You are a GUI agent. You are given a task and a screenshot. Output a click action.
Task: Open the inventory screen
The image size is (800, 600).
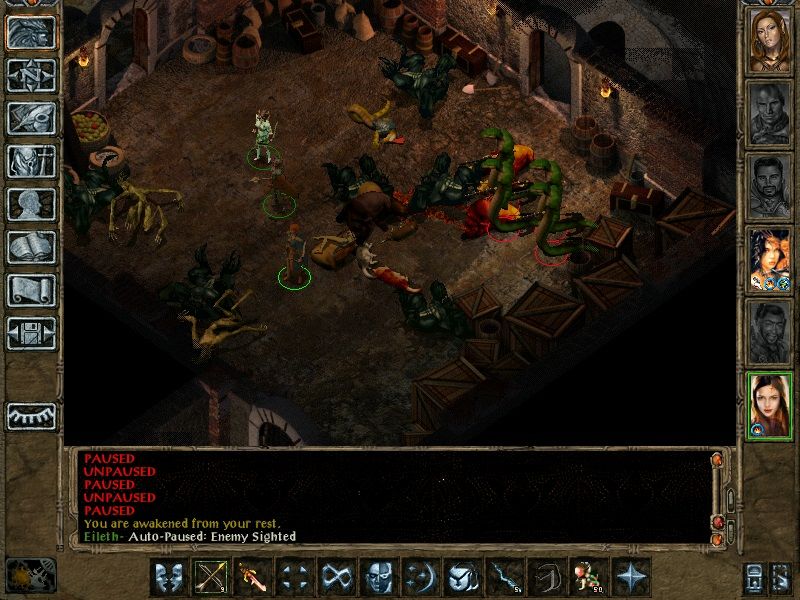31,161
